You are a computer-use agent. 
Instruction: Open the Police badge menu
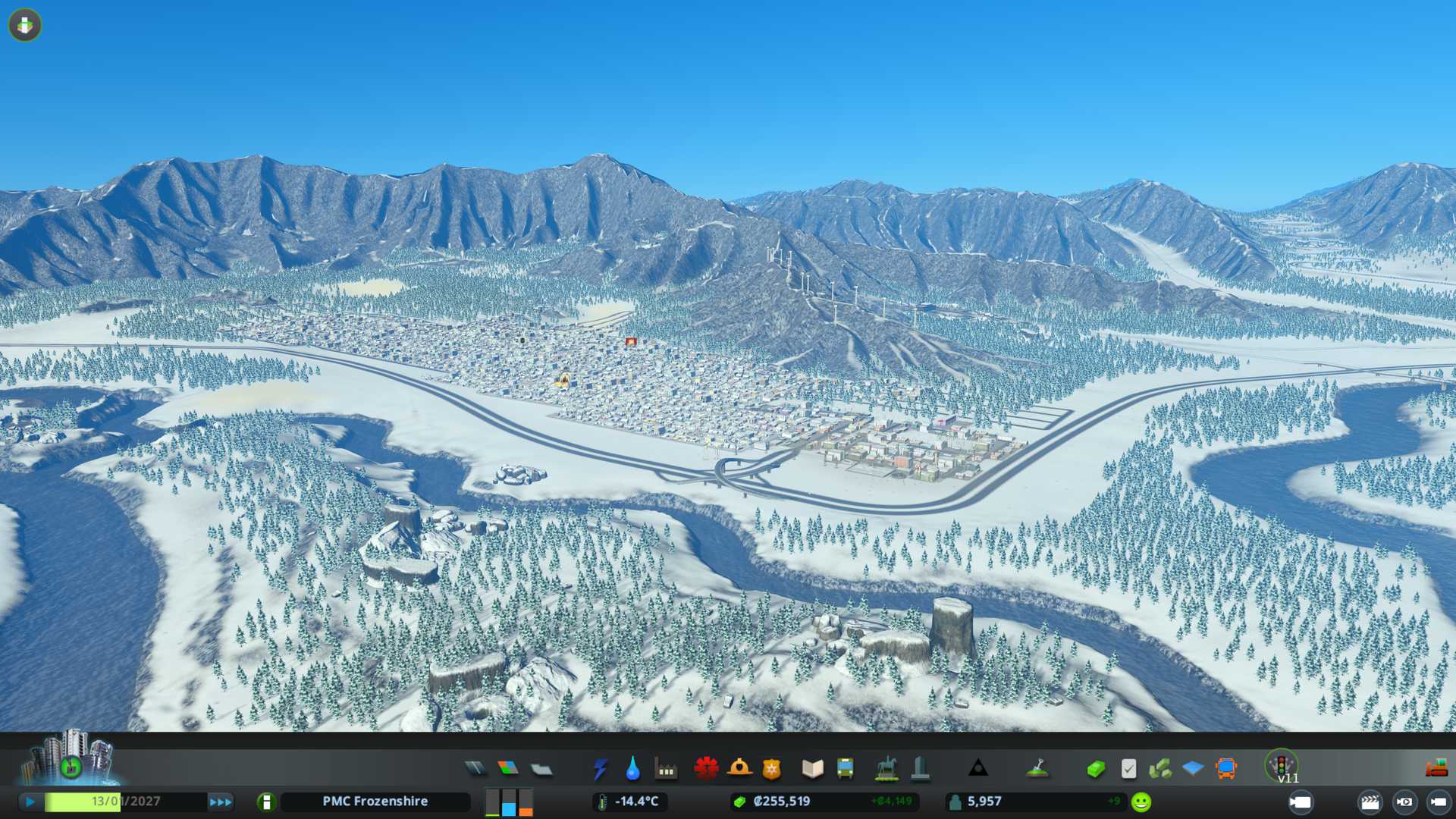(772, 769)
